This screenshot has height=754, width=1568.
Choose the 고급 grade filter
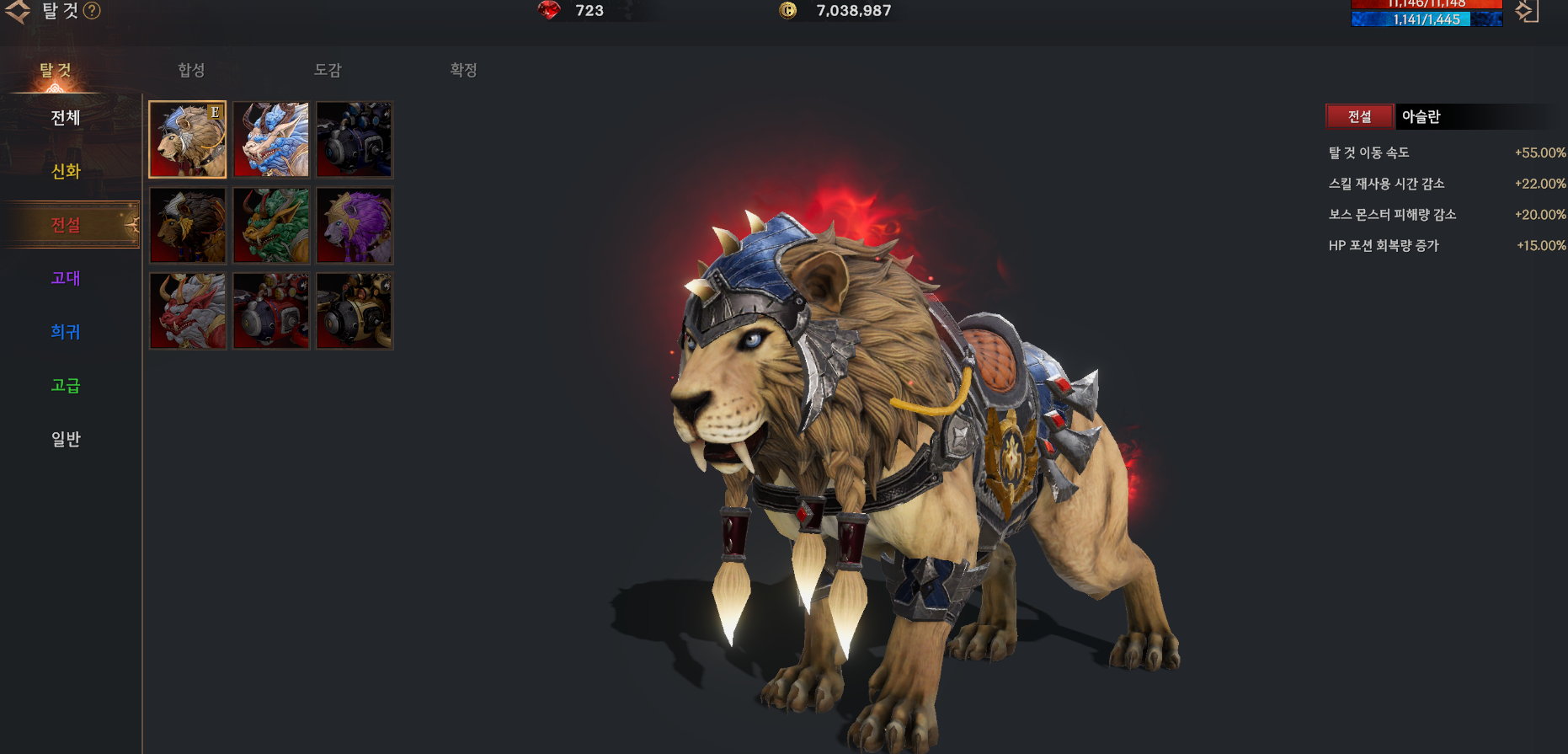(x=66, y=386)
